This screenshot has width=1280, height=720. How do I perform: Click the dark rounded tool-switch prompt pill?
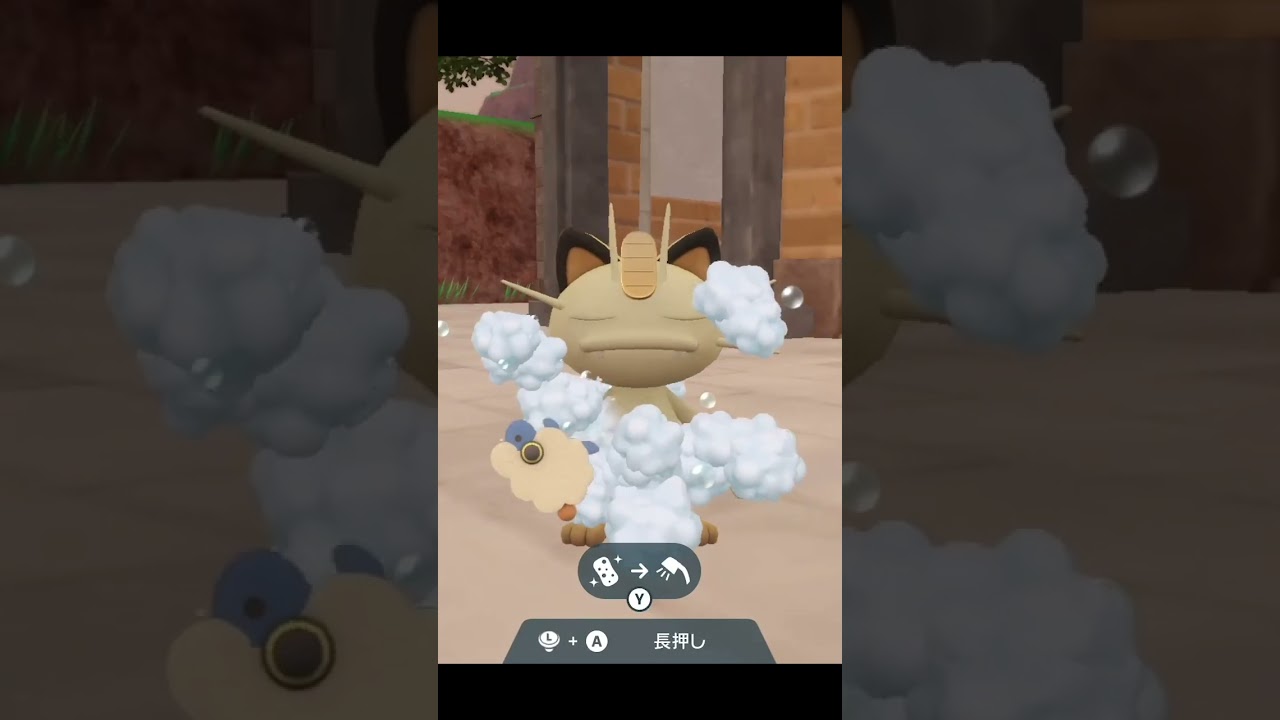640,570
